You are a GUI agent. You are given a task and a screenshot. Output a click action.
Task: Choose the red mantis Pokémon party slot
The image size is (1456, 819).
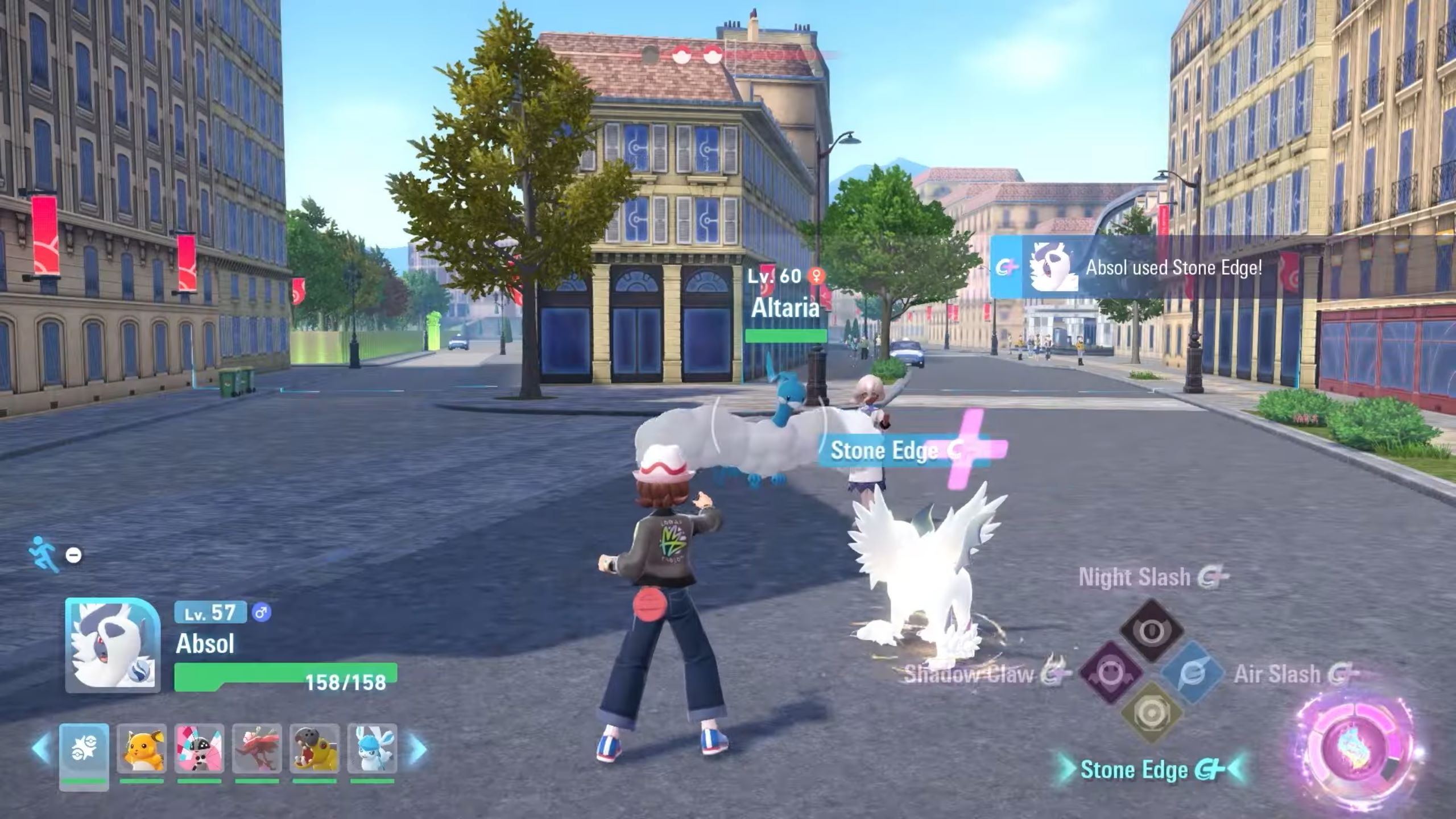(257, 750)
